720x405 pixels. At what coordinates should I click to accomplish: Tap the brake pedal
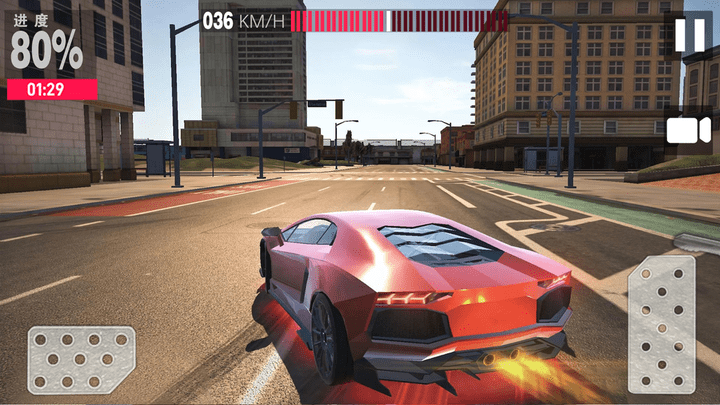(81, 359)
